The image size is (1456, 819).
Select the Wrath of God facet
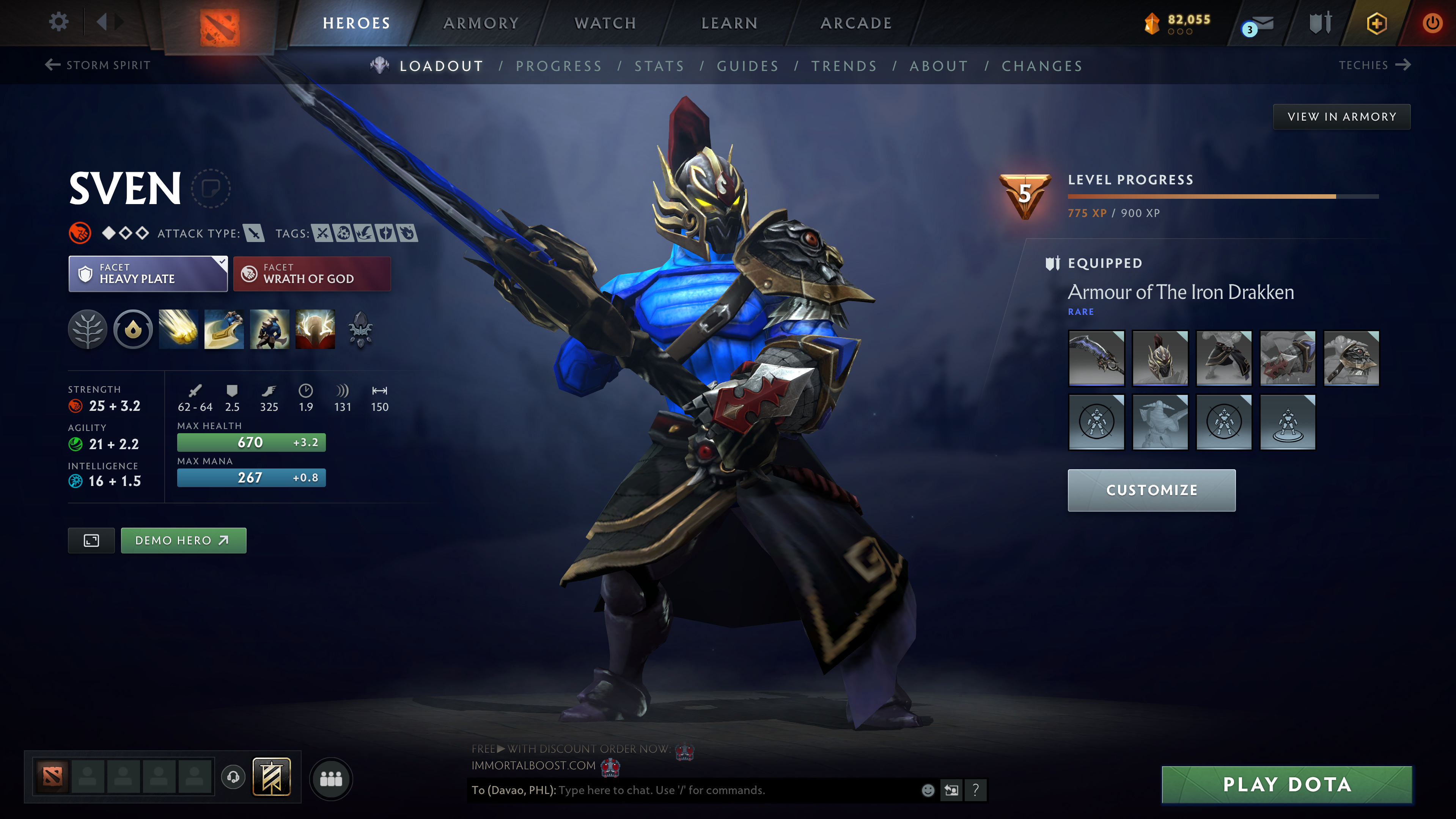click(312, 274)
